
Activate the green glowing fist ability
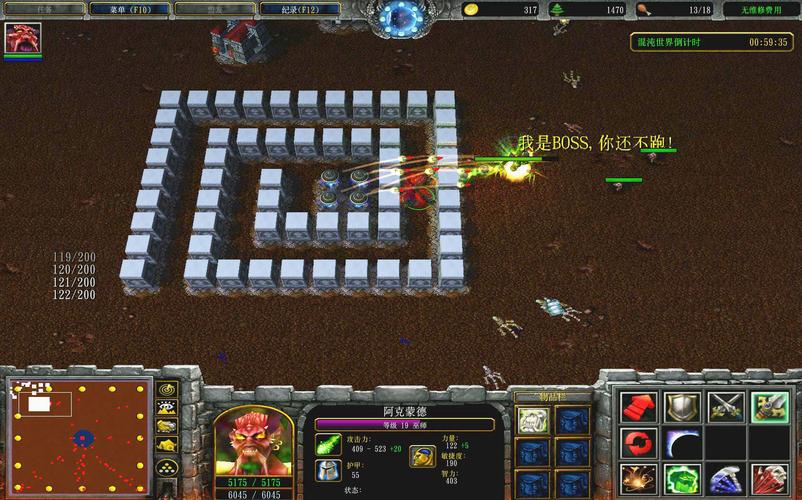681,479
